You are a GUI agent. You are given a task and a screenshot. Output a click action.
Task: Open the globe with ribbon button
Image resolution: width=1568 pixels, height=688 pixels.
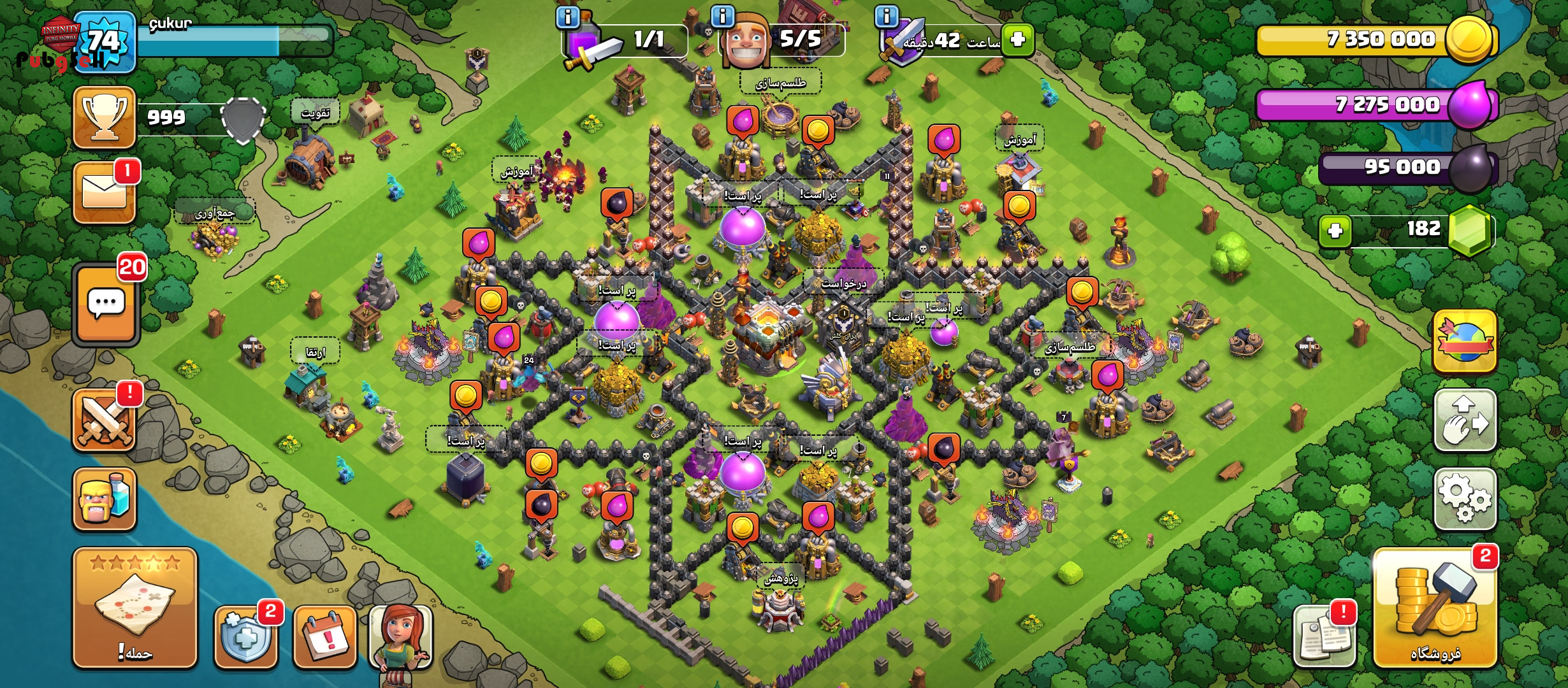[x=1465, y=341]
